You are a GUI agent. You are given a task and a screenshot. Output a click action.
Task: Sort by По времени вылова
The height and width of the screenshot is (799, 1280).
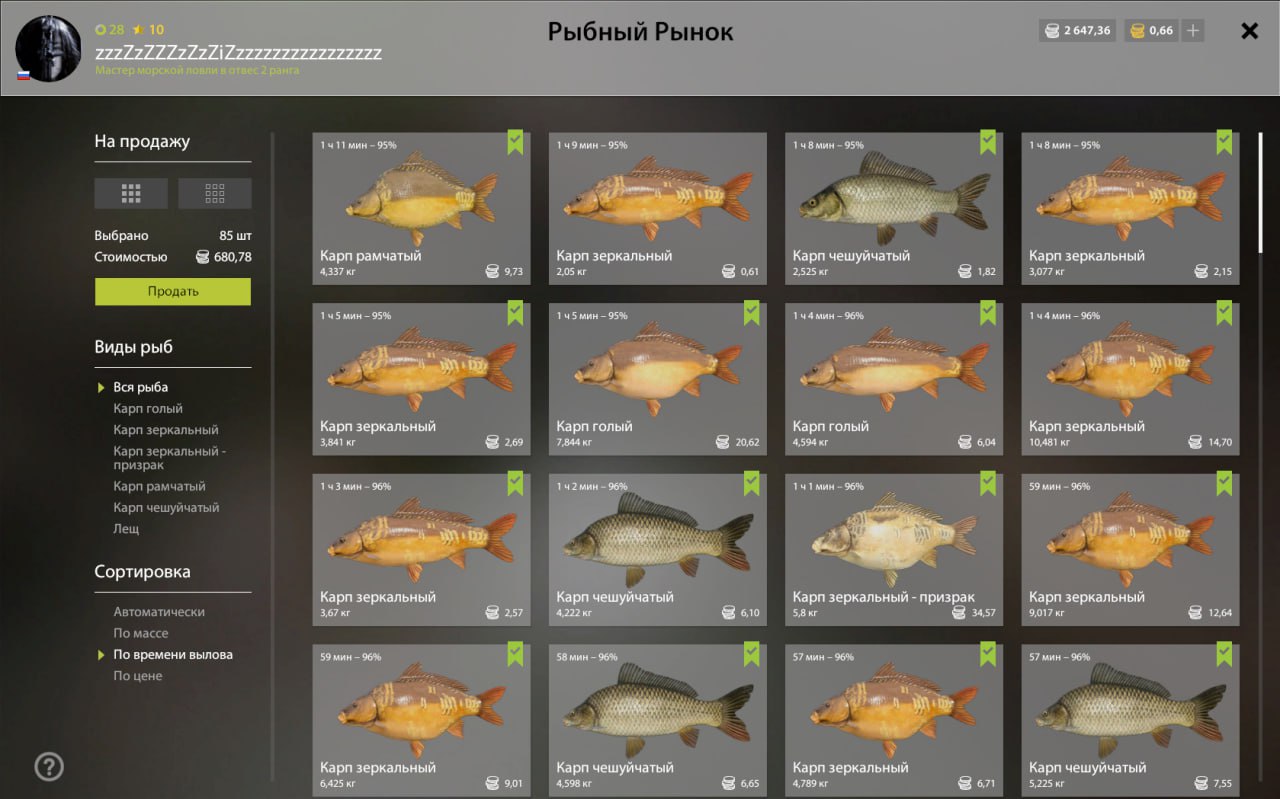coord(172,655)
